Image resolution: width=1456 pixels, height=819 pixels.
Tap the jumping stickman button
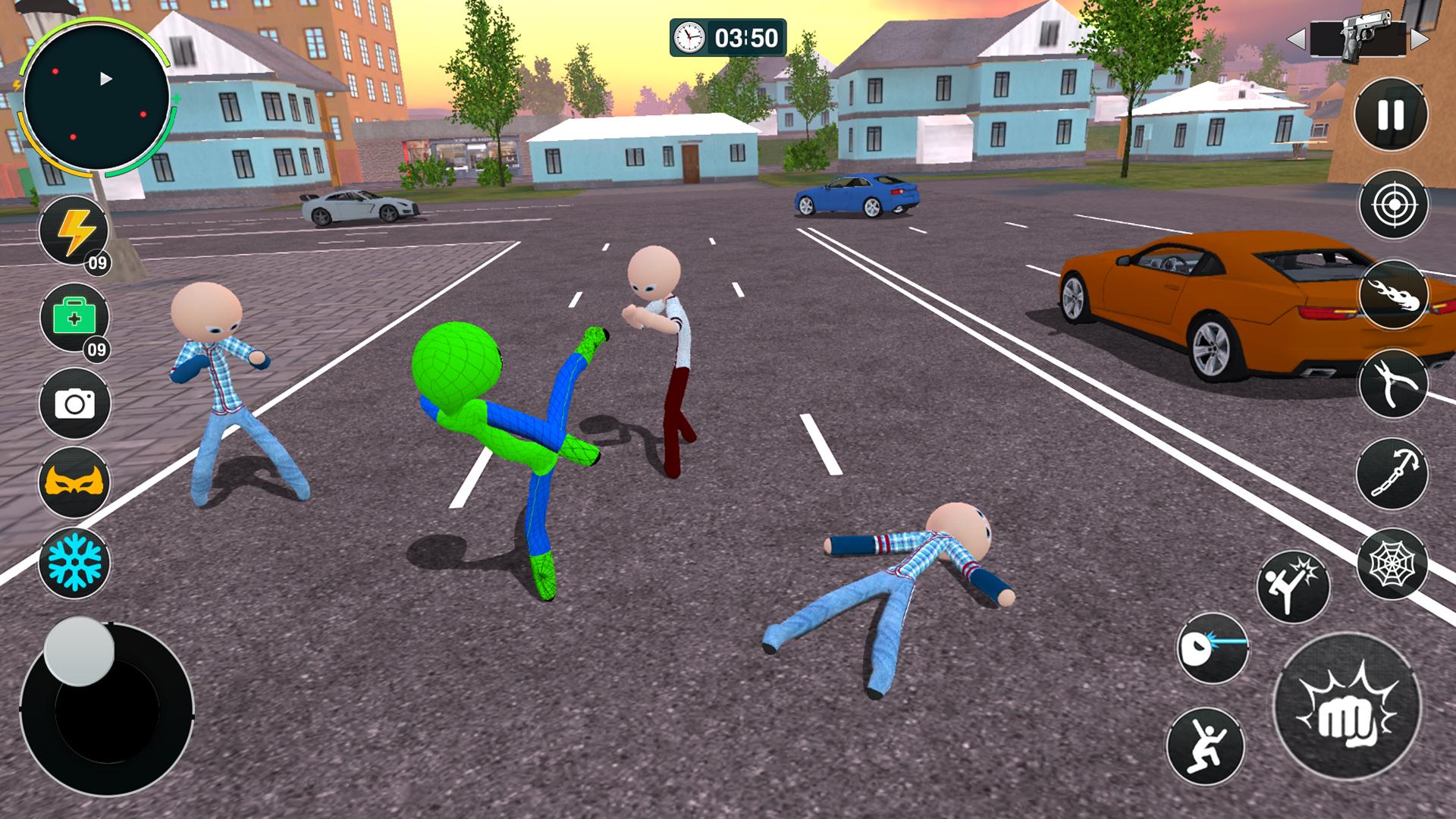tap(1205, 745)
